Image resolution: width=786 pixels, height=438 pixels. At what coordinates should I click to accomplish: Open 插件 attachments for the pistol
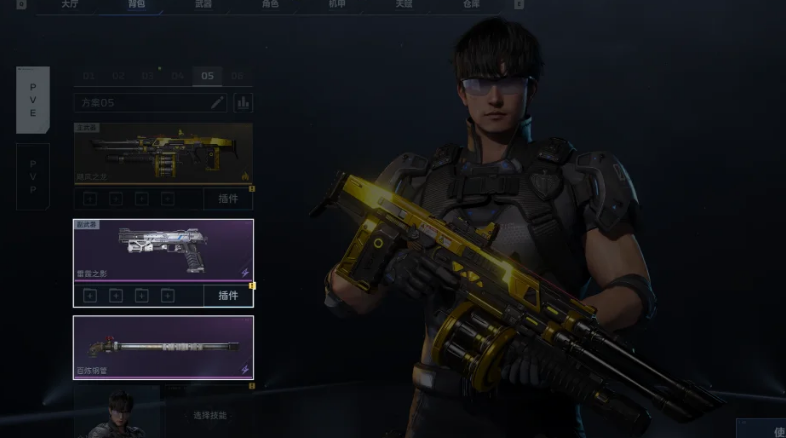tap(228, 295)
